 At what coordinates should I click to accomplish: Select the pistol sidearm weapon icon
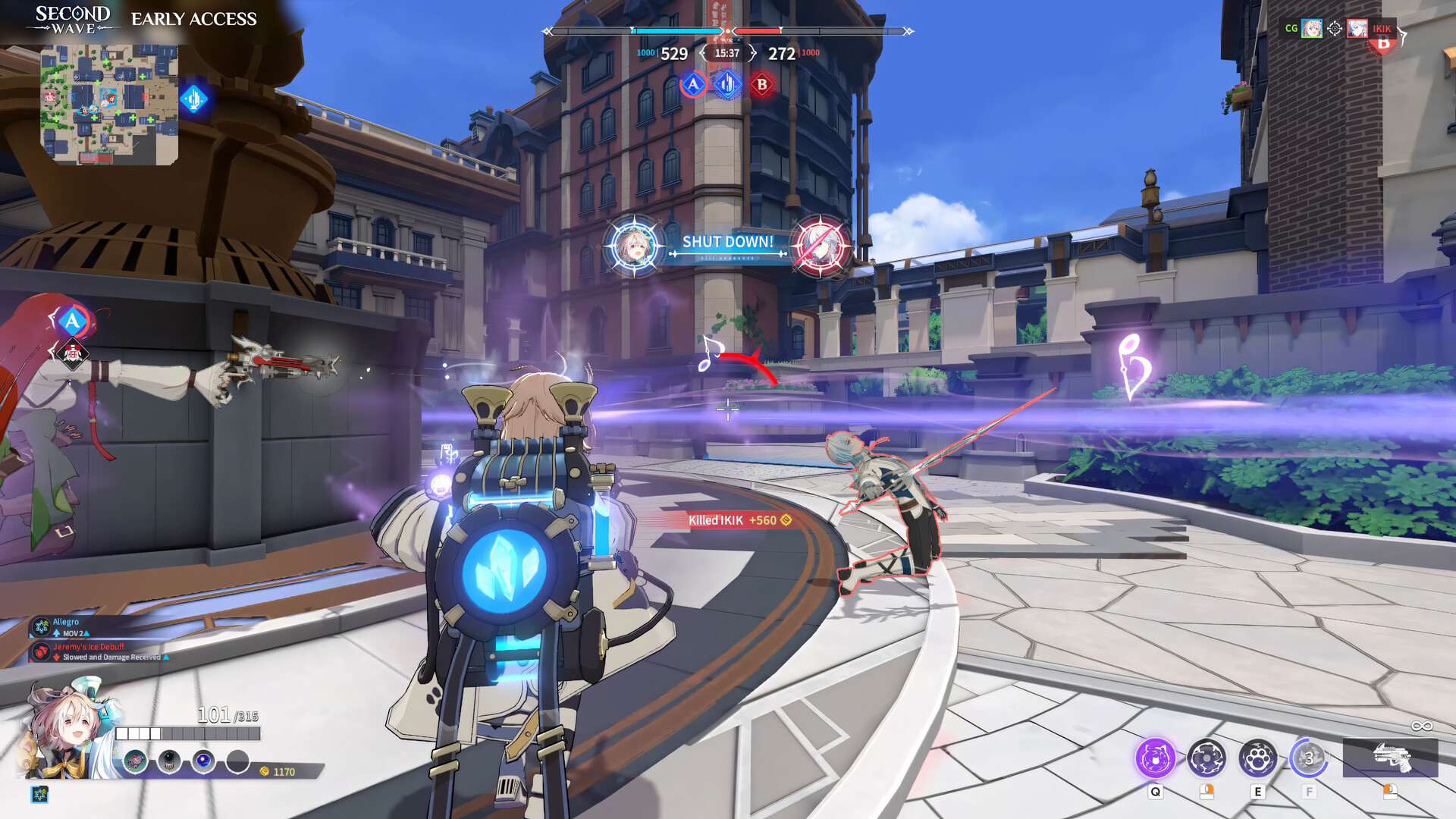[x=1395, y=757]
